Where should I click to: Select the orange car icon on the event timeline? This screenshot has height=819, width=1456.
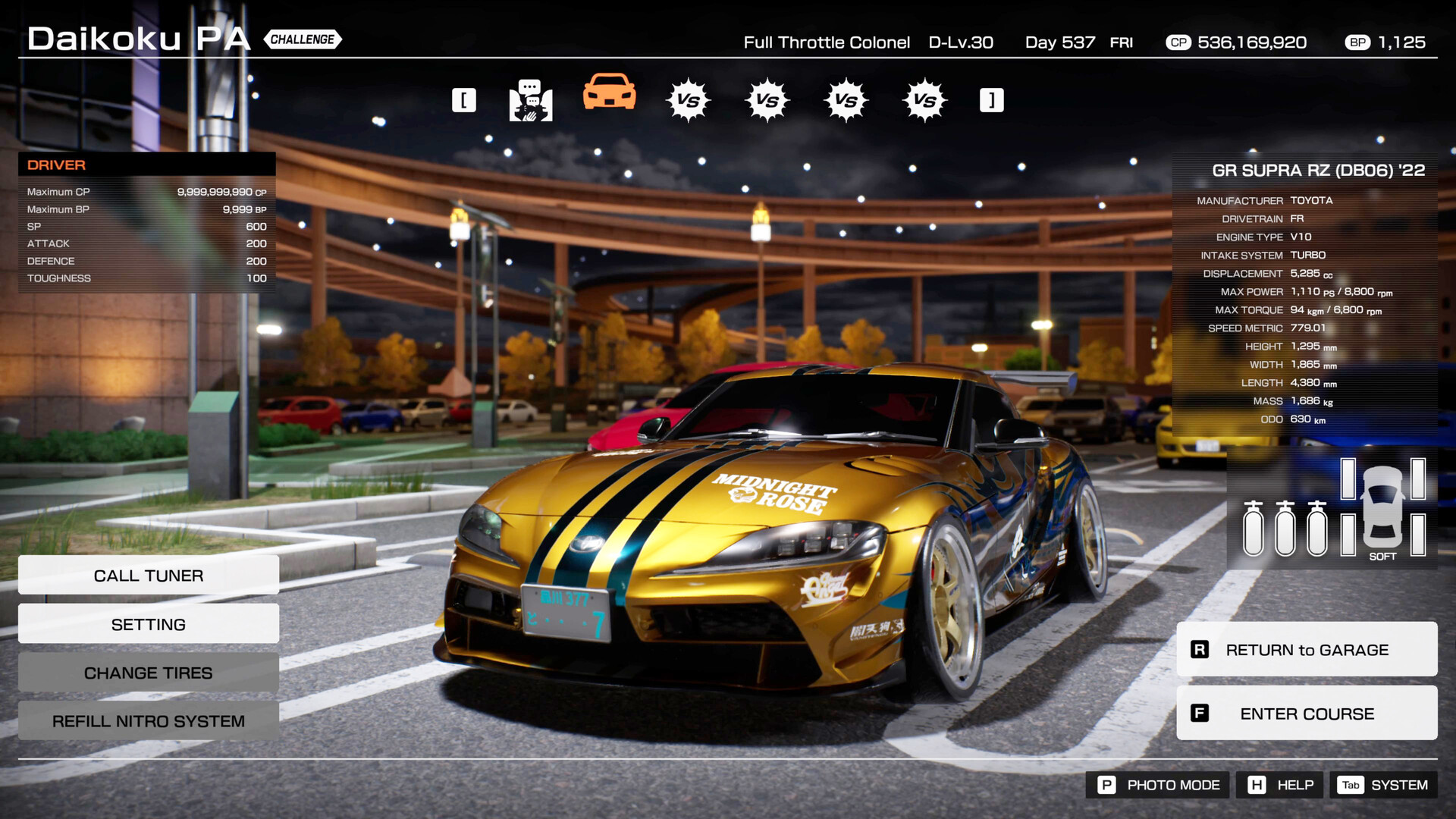point(610,97)
